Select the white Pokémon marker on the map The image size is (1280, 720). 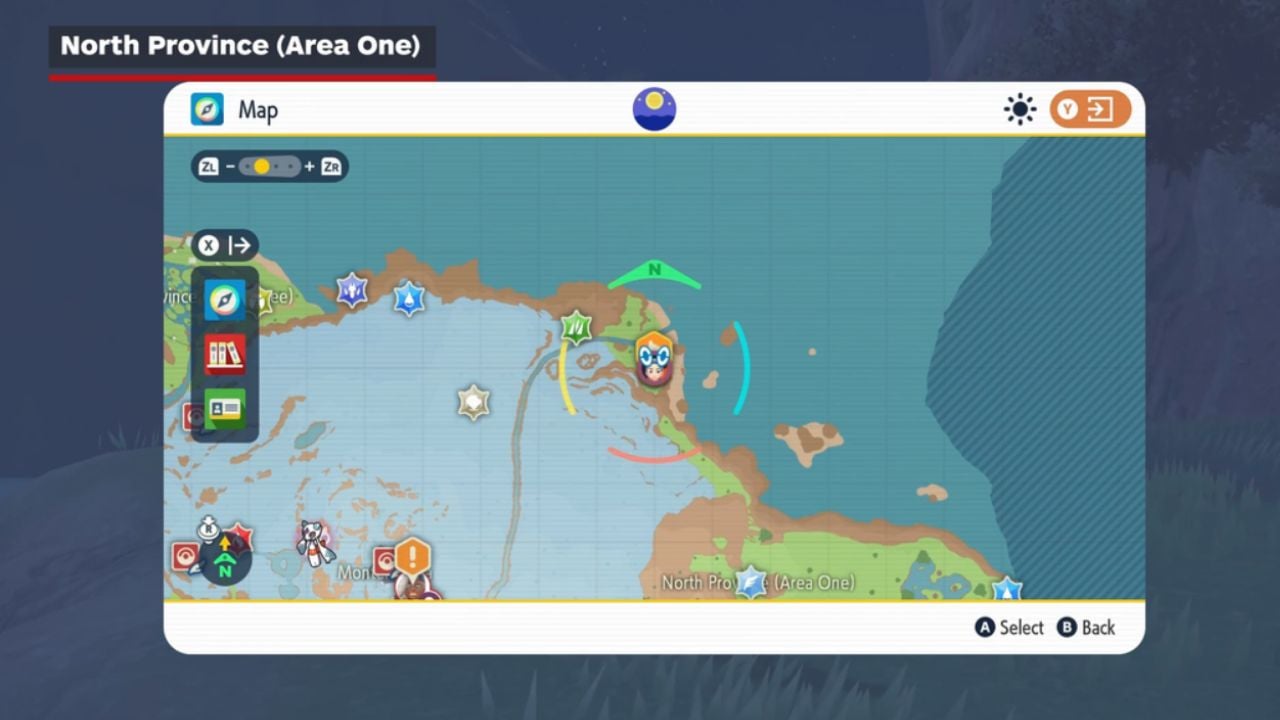click(315, 542)
